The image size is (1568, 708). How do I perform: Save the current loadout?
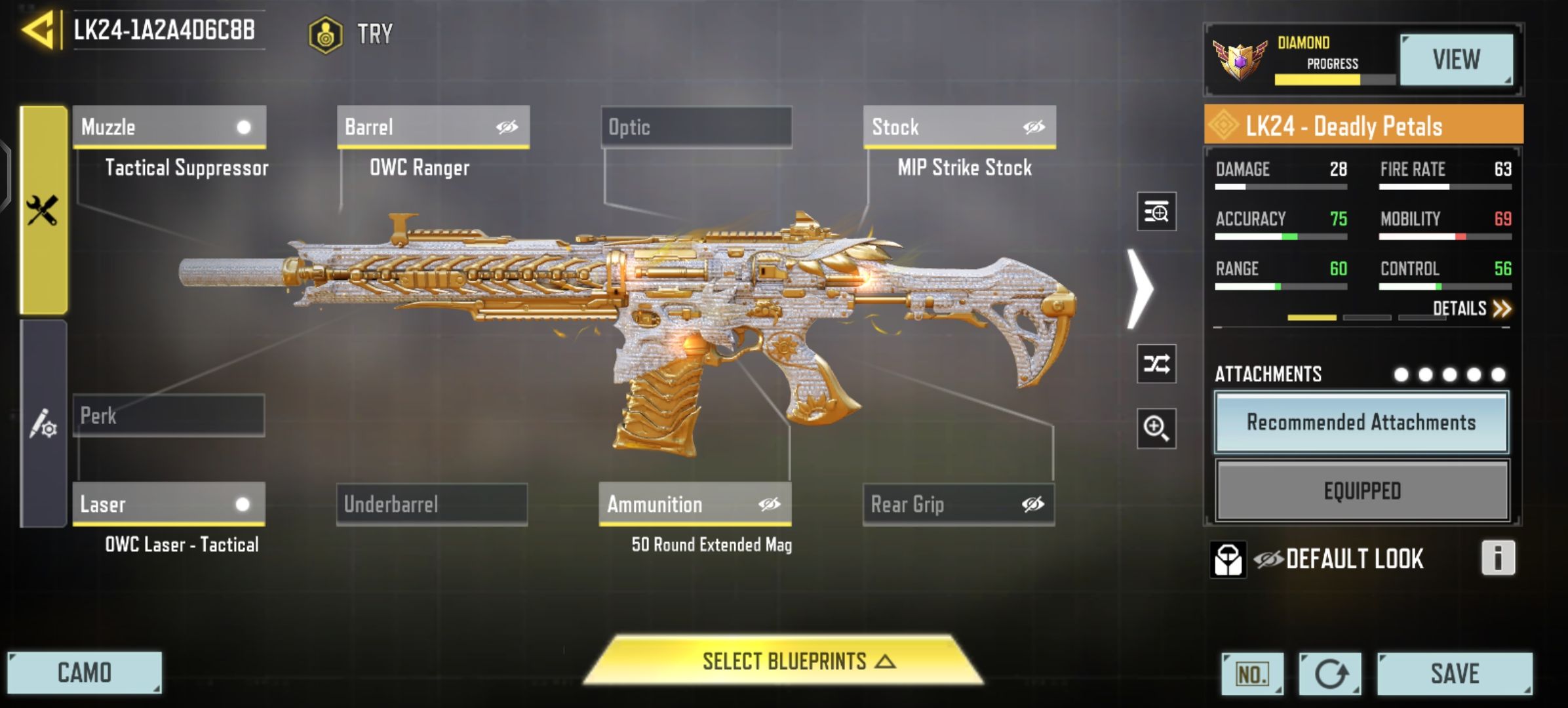[1455, 673]
